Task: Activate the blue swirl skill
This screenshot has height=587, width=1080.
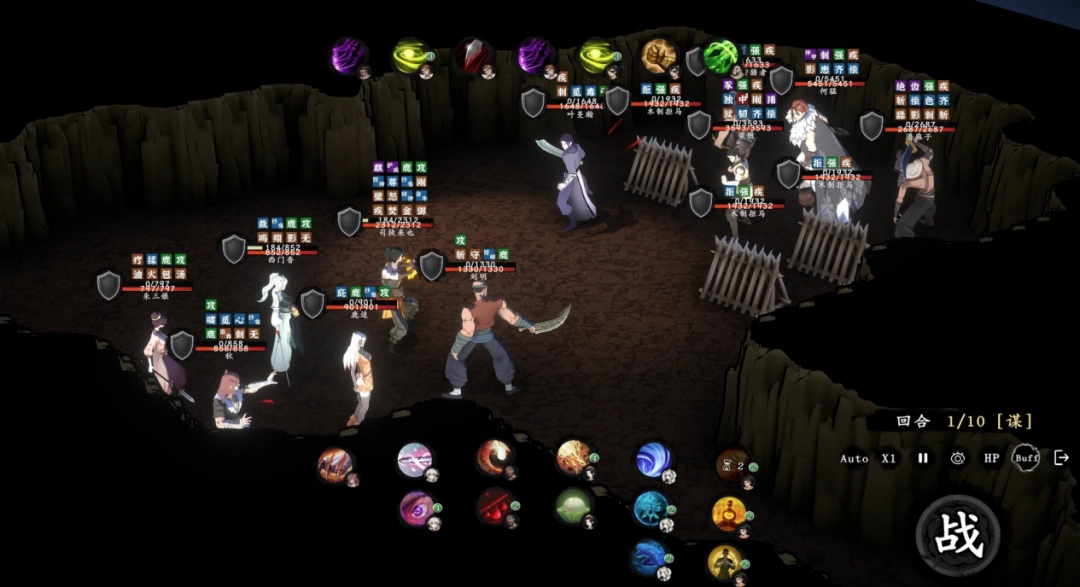Action: pyautogui.click(x=652, y=460)
